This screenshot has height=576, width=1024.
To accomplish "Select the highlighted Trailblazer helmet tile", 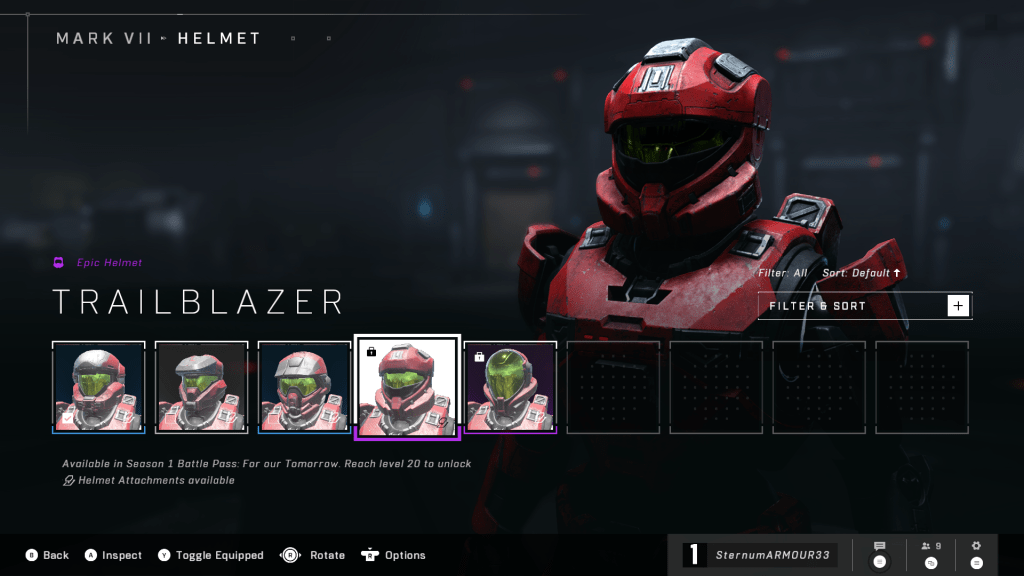I will tap(407, 387).
